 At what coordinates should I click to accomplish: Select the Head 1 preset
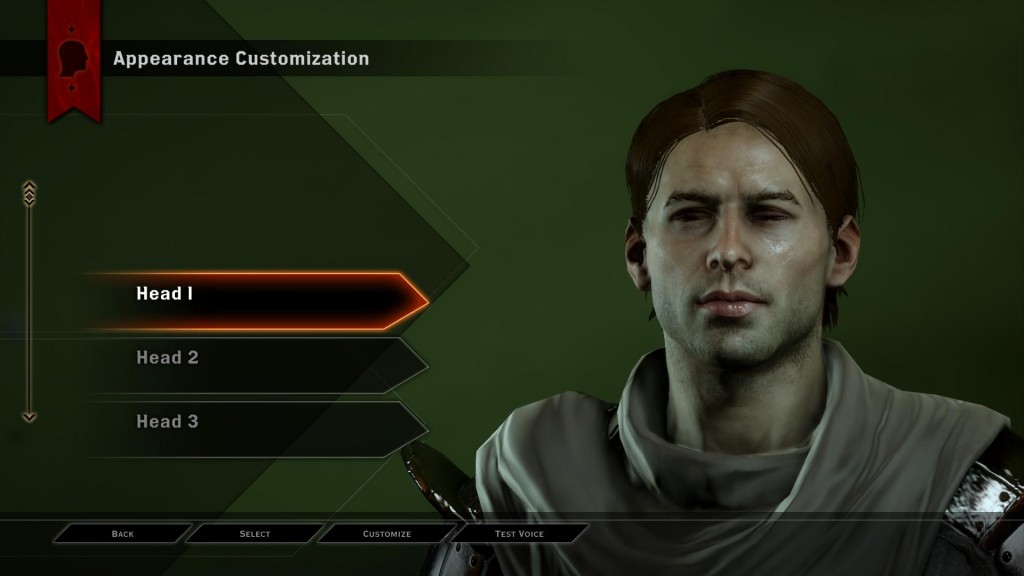click(x=250, y=295)
